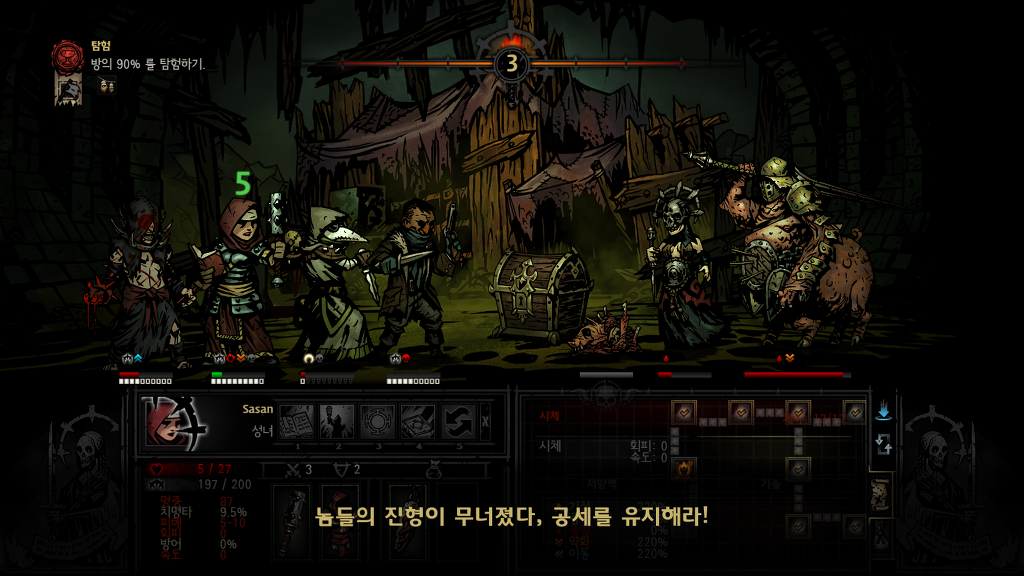Click the two-arrow cycle button
This screenshot has width=1024, height=576.
pyautogui.click(x=883, y=445)
